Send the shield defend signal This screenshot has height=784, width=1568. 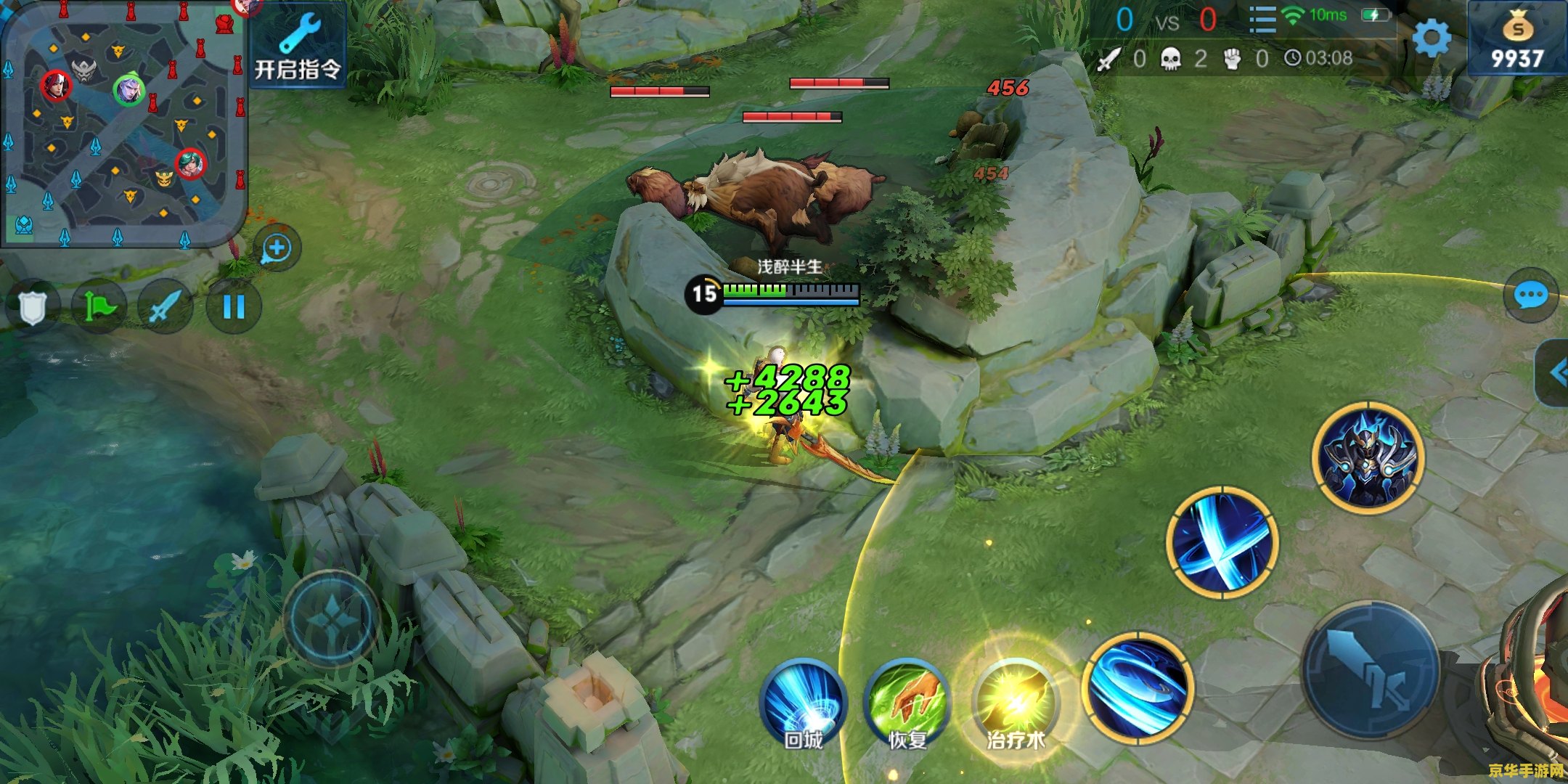click(x=32, y=307)
